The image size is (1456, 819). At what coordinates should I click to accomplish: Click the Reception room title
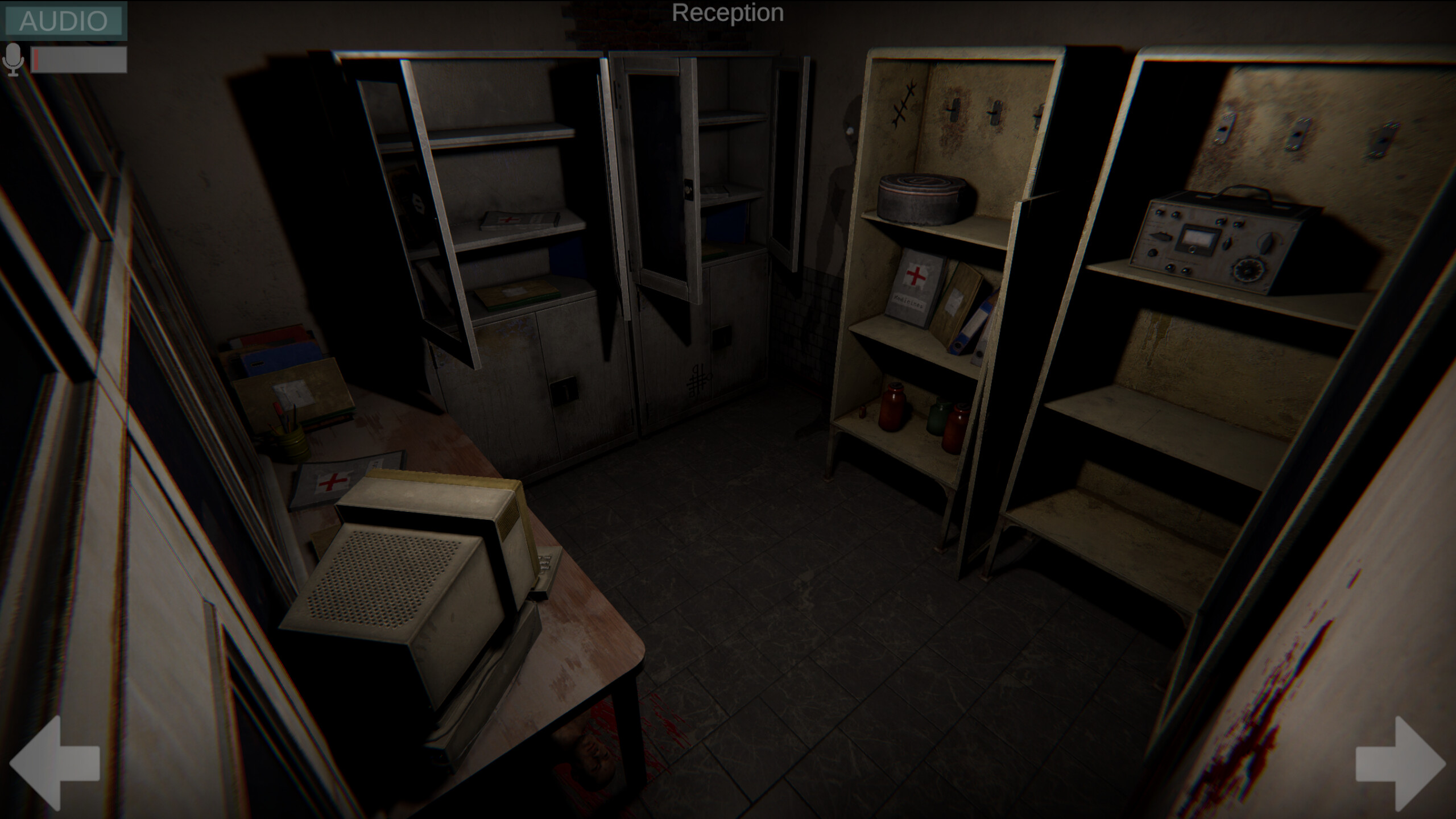pyautogui.click(x=728, y=13)
